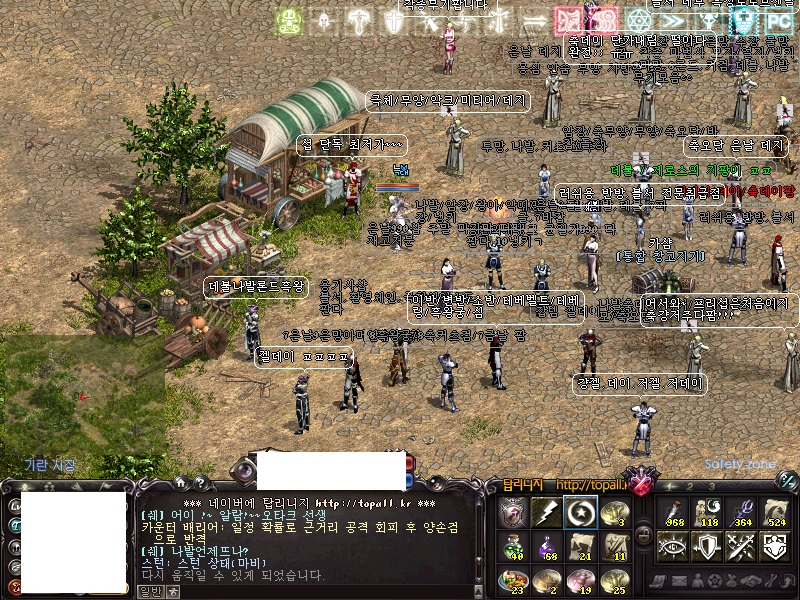The image size is (800, 600).
Task: Activate the crossed swords skill
Action: [x=741, y=546]
